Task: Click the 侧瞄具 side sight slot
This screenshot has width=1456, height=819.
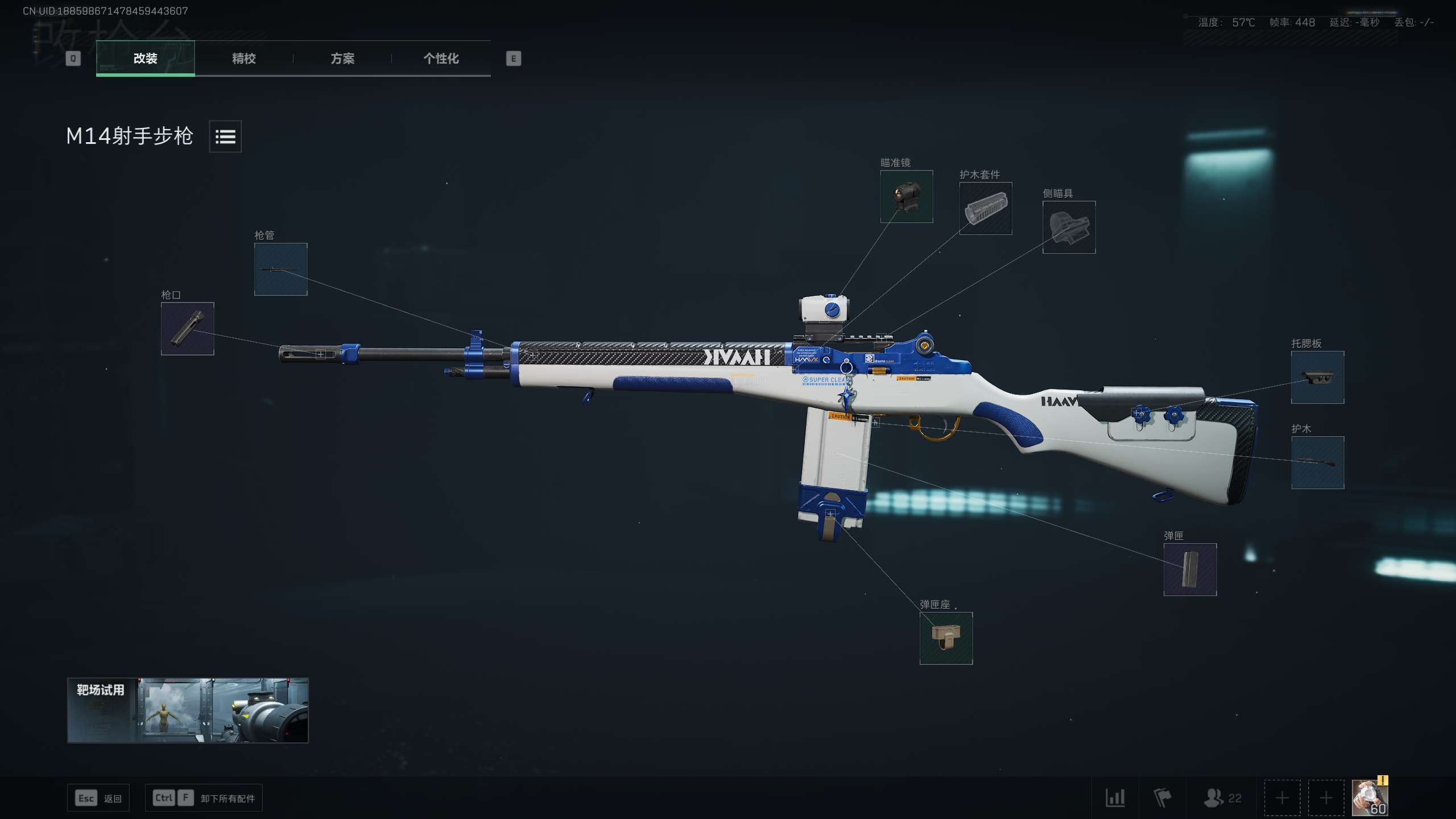Action: [1069, 227]
